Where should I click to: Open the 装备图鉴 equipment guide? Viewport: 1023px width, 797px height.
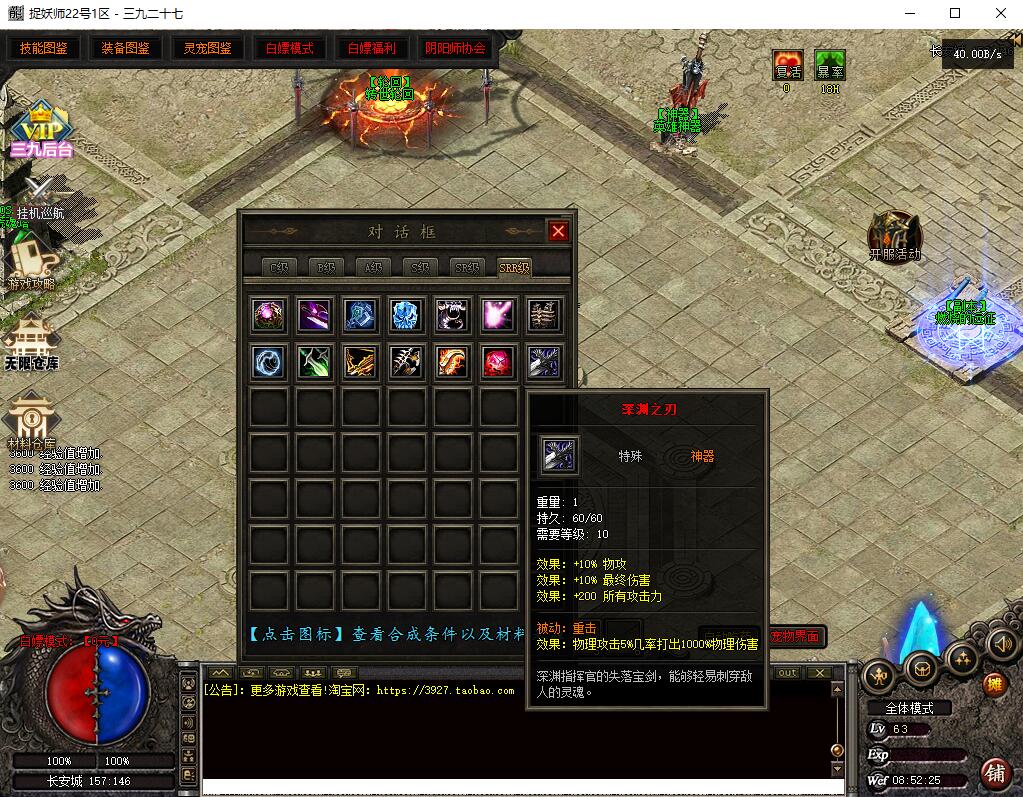pos(126,48)
